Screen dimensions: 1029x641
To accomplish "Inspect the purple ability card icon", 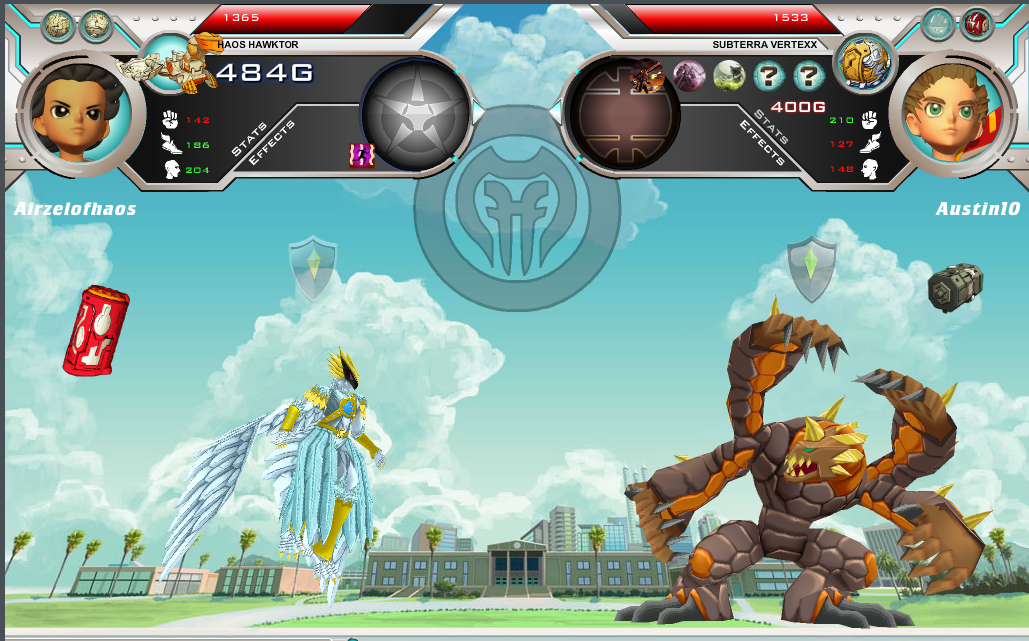I will [x=689, y=75].
